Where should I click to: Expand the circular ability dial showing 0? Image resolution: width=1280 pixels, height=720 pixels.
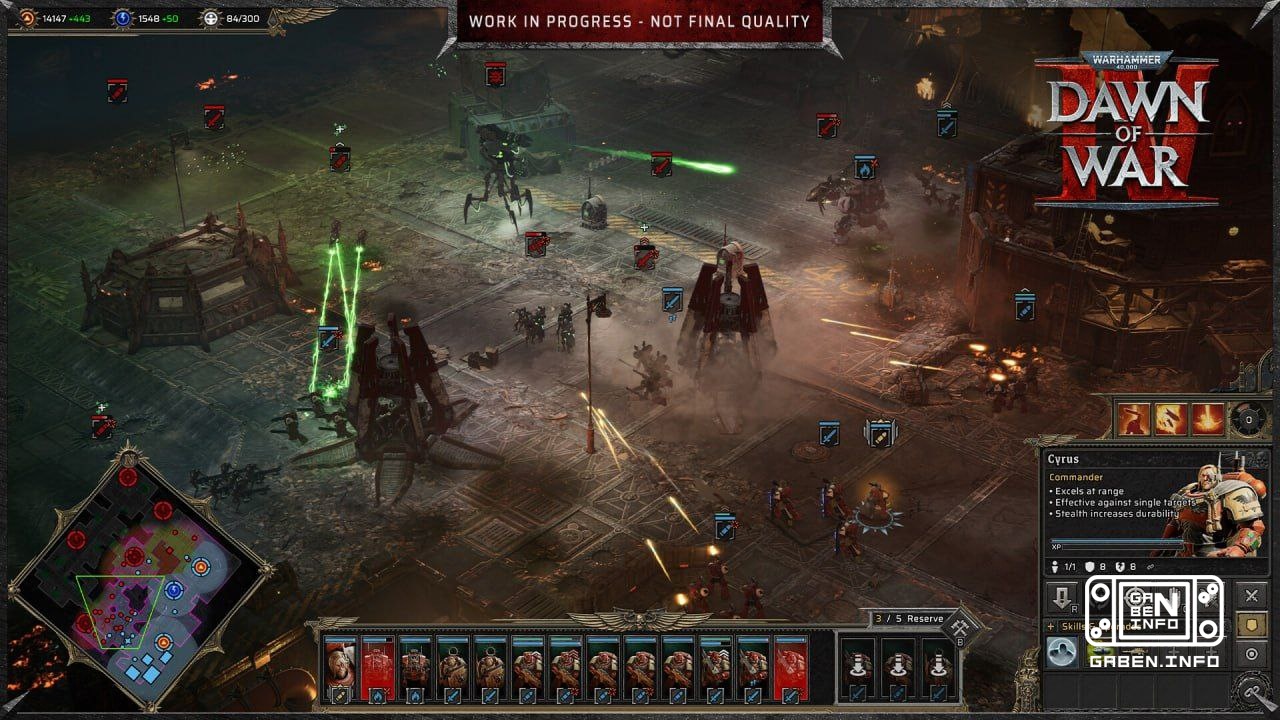(x=1247, y=420)
